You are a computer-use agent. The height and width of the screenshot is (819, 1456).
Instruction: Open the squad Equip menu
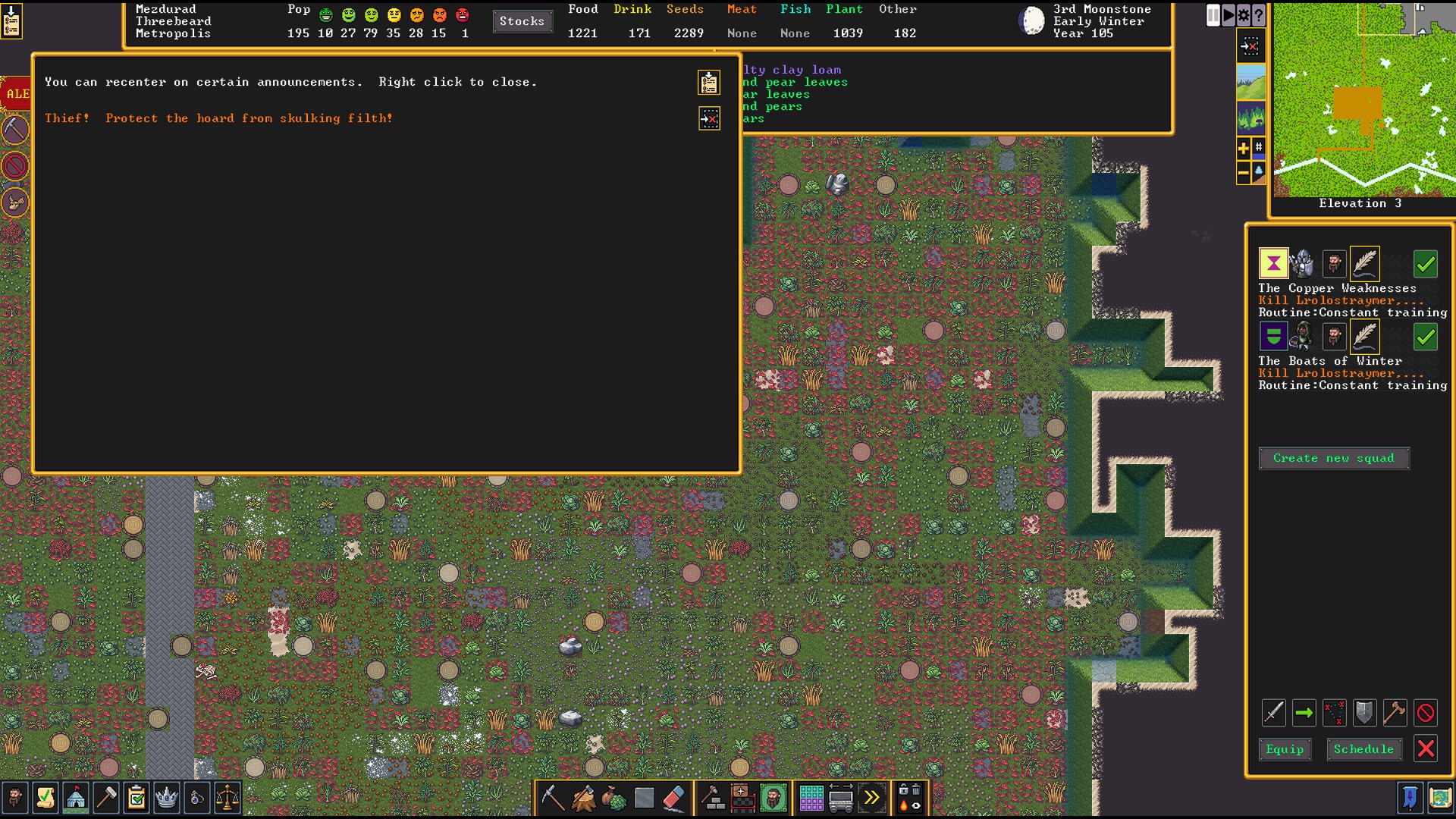pos(1285,749)
